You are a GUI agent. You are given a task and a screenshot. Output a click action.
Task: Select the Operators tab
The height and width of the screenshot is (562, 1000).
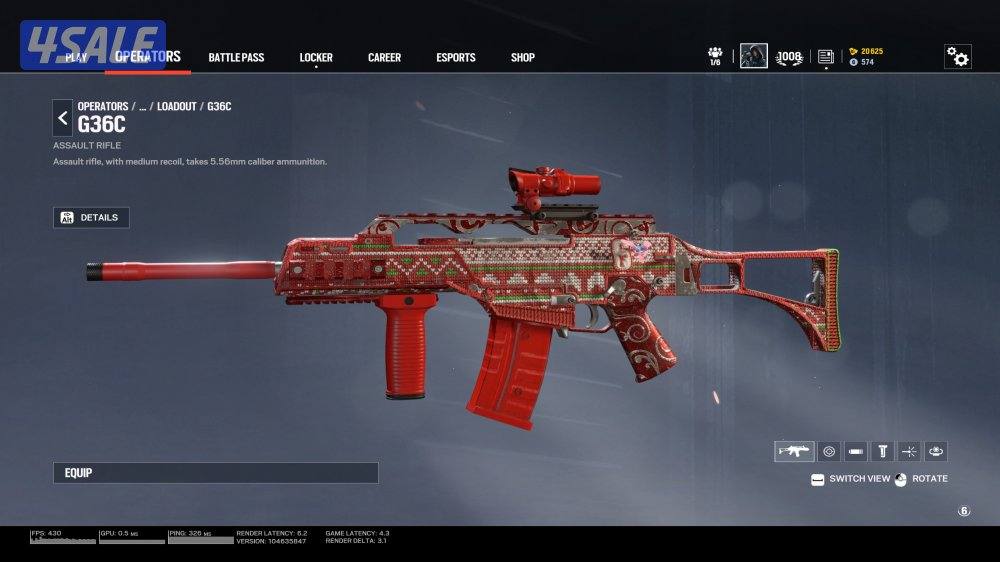click(148, 57)
